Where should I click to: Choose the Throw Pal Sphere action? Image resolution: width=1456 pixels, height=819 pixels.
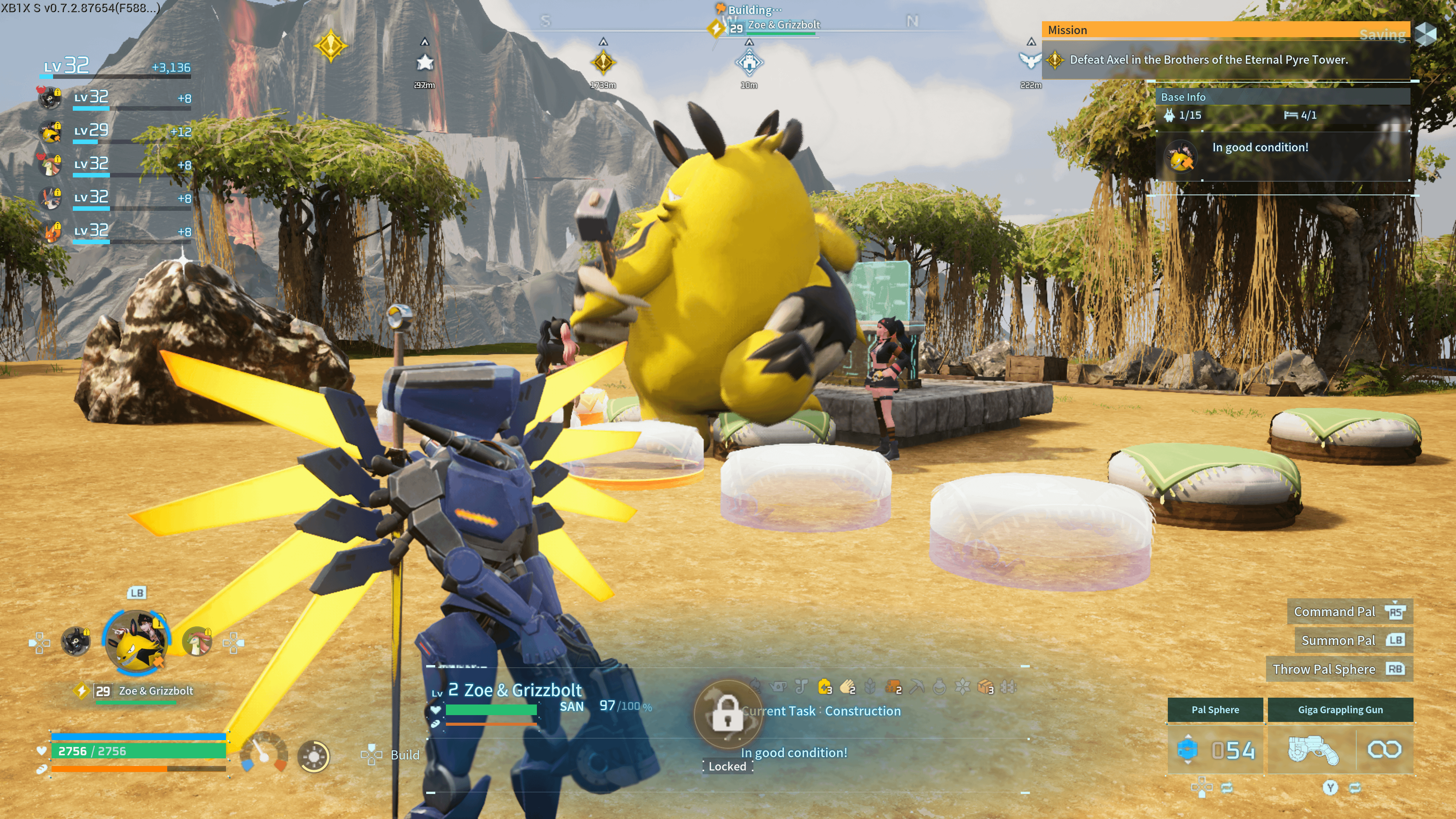click(1323, 669)
